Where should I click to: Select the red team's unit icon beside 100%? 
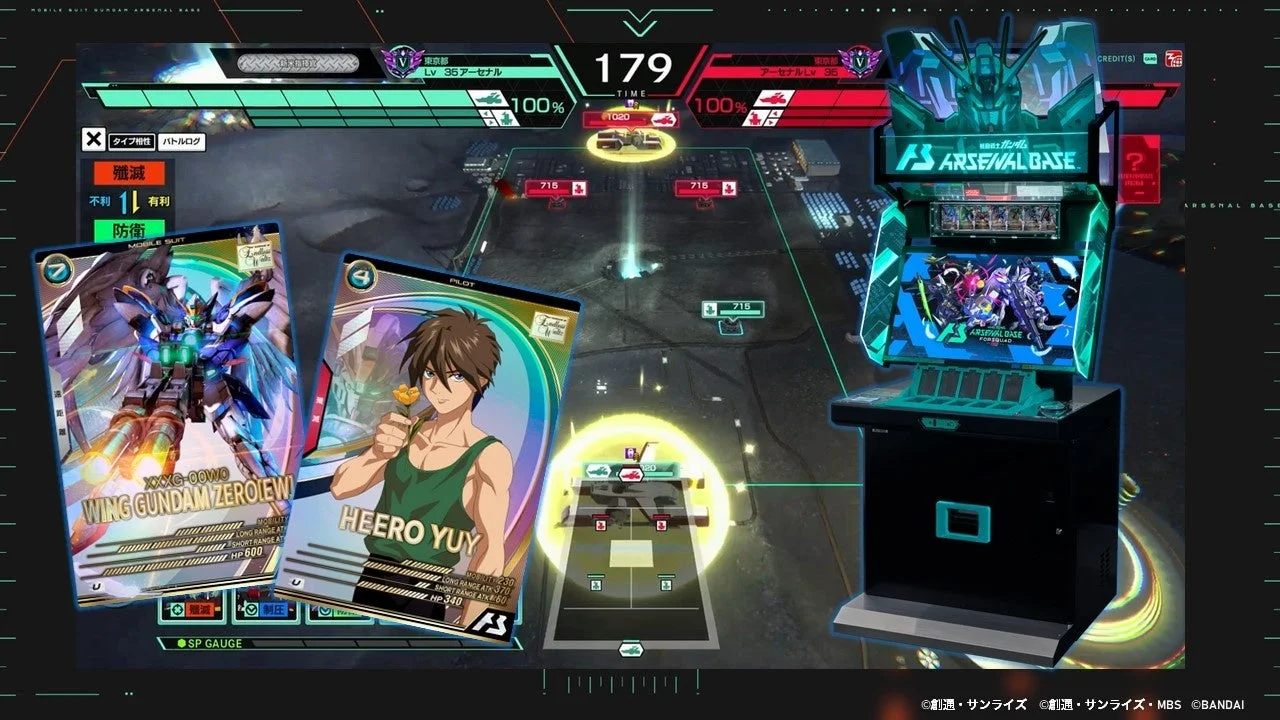tap(773, 99)
